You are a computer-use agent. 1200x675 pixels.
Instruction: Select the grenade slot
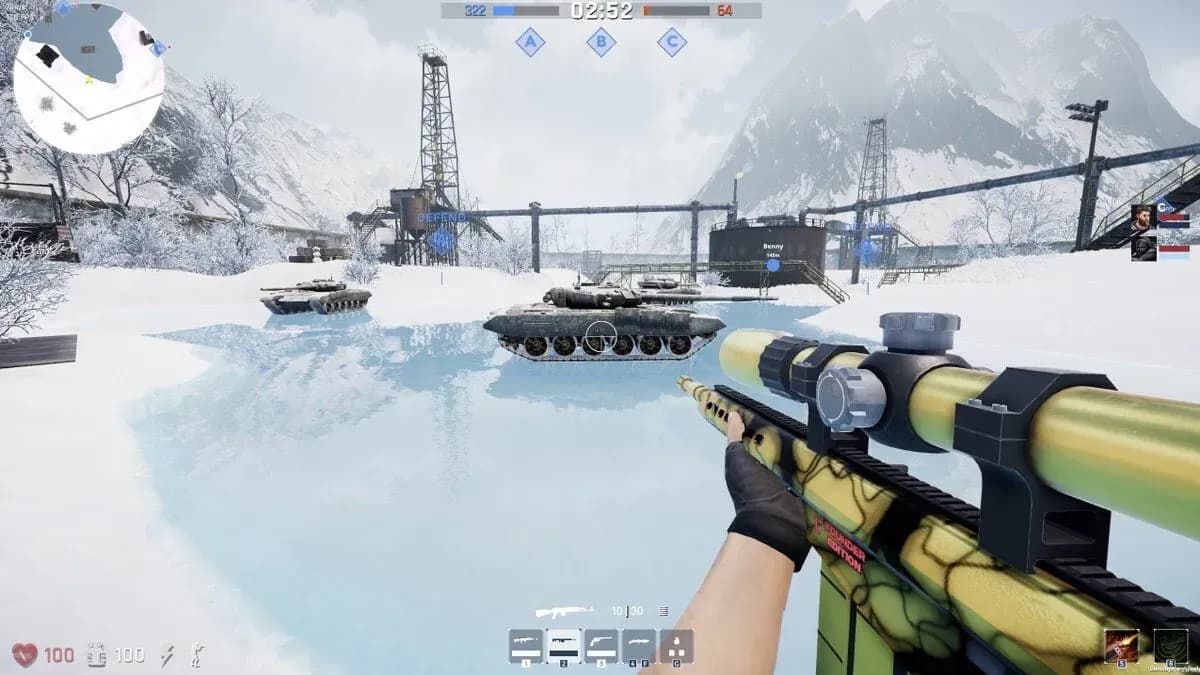tap(677, 645)
